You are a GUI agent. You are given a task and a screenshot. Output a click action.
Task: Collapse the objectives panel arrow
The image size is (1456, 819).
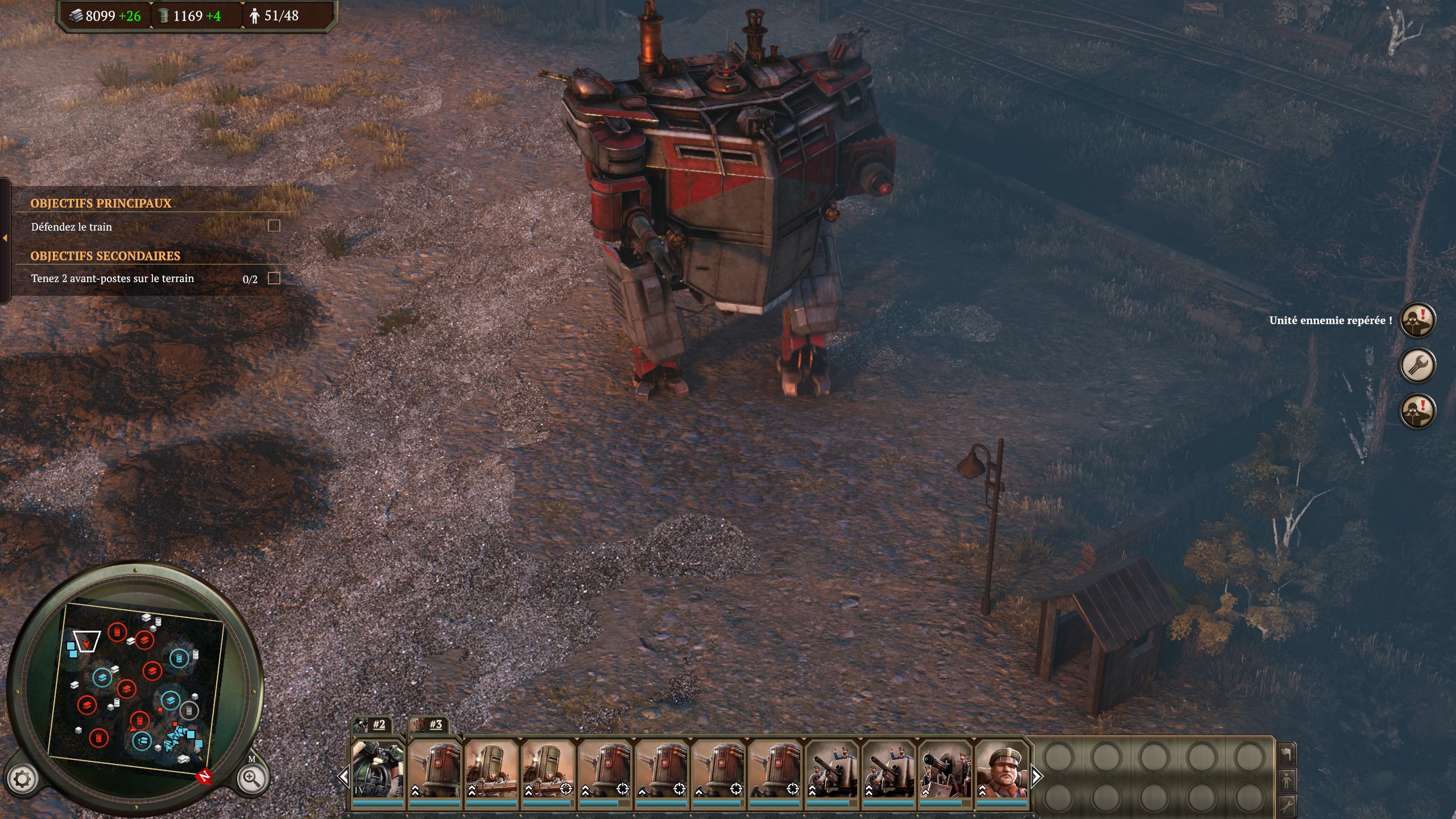pos(5,238)
